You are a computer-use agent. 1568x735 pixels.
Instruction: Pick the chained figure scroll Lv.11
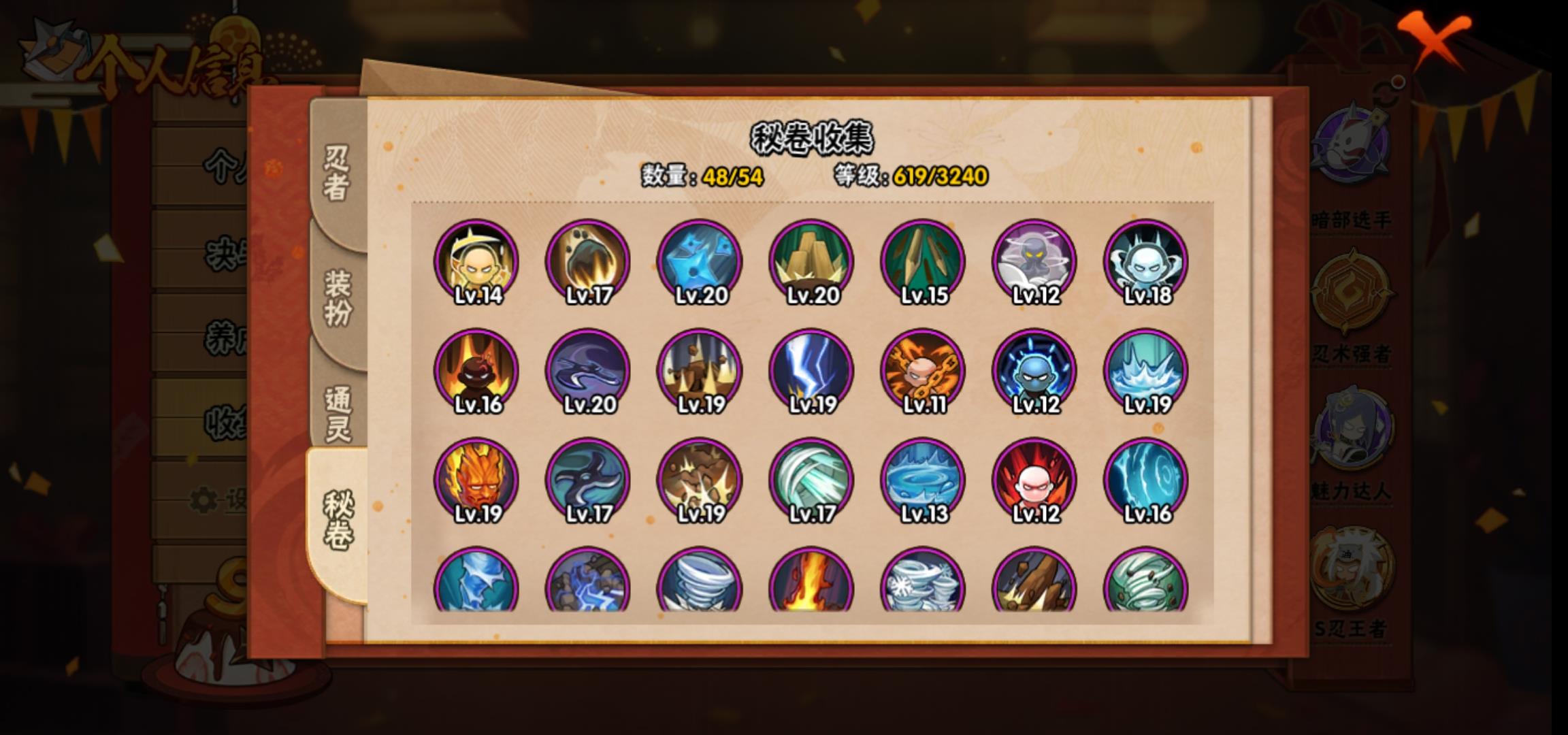pyautogui.click(x=923, y=372)
